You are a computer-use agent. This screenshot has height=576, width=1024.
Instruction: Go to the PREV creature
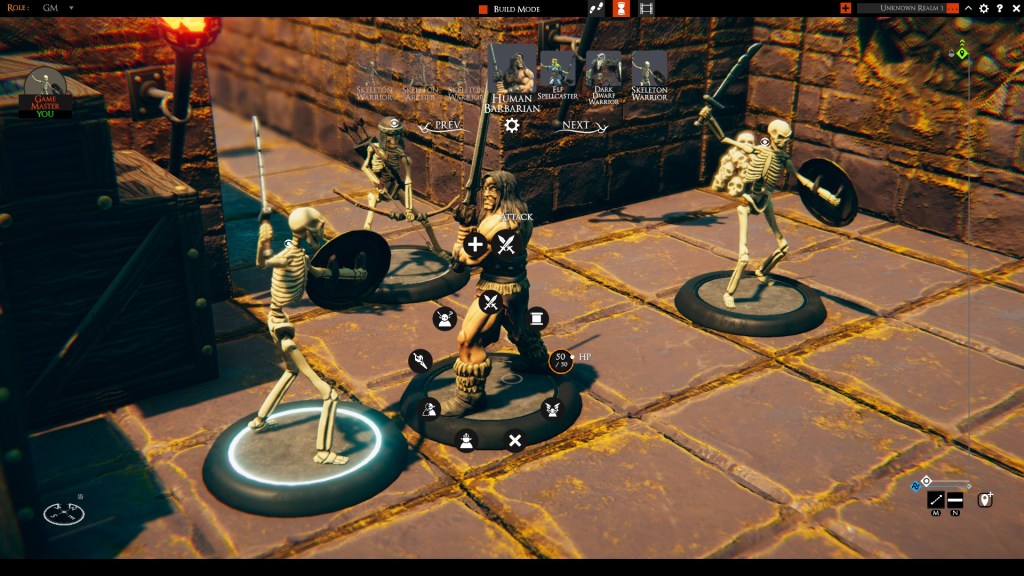(x=441, y=126)
